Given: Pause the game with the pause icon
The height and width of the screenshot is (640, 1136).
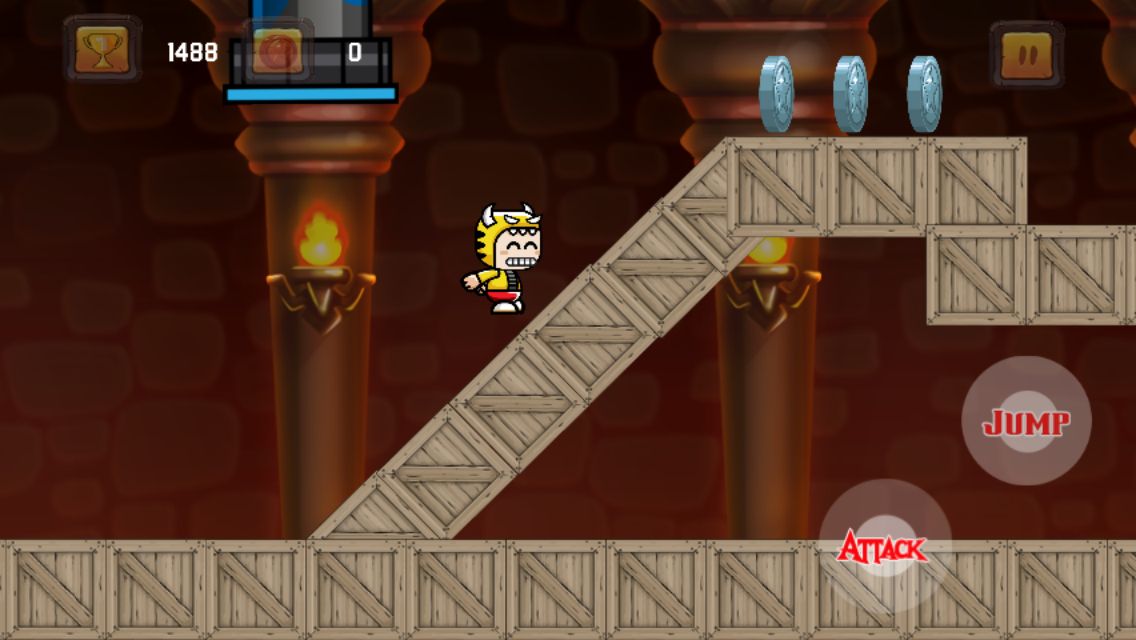Looking at the screenshot, I should (1026, 52).
